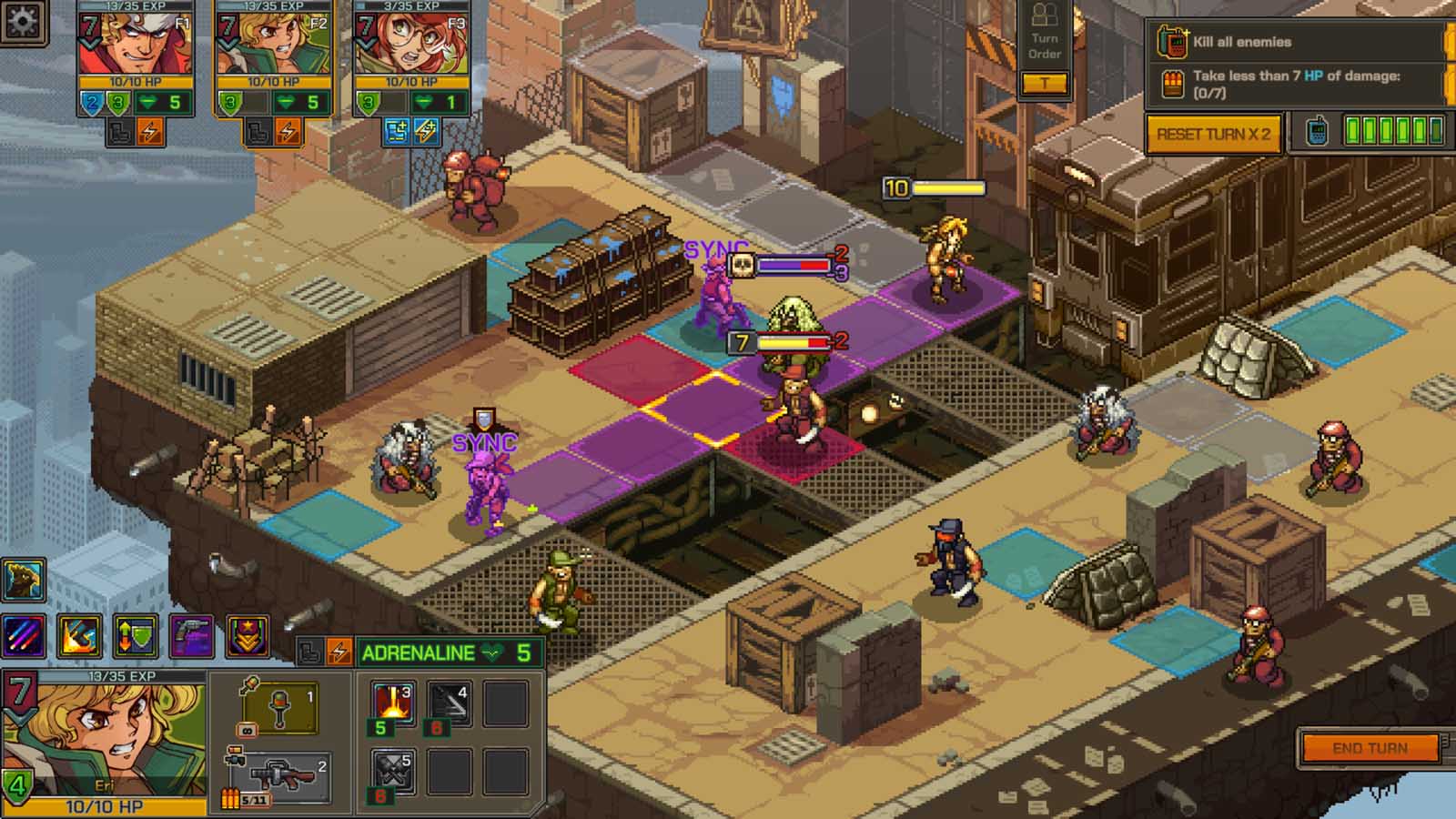Select the green shield with arrows perk
This screenshot has height=819, width=1456.
point(136,636)
